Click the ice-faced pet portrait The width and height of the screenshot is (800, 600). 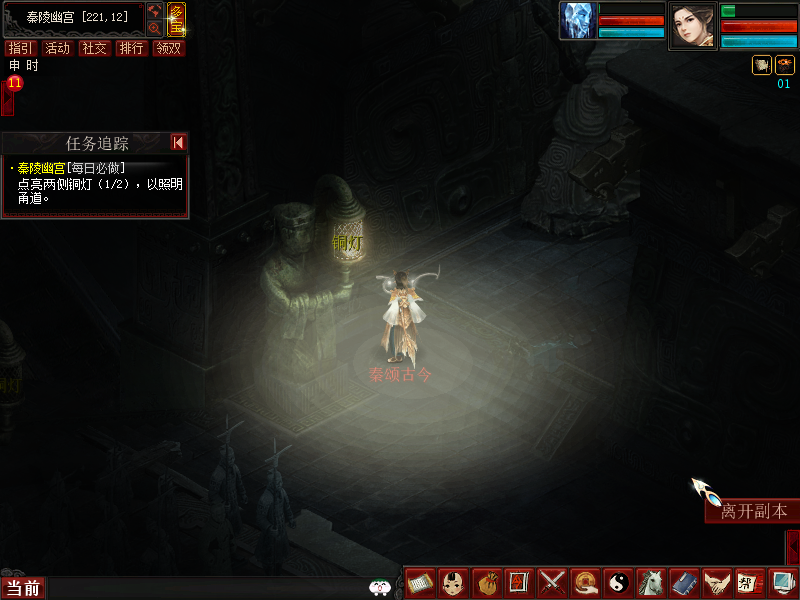578,21
